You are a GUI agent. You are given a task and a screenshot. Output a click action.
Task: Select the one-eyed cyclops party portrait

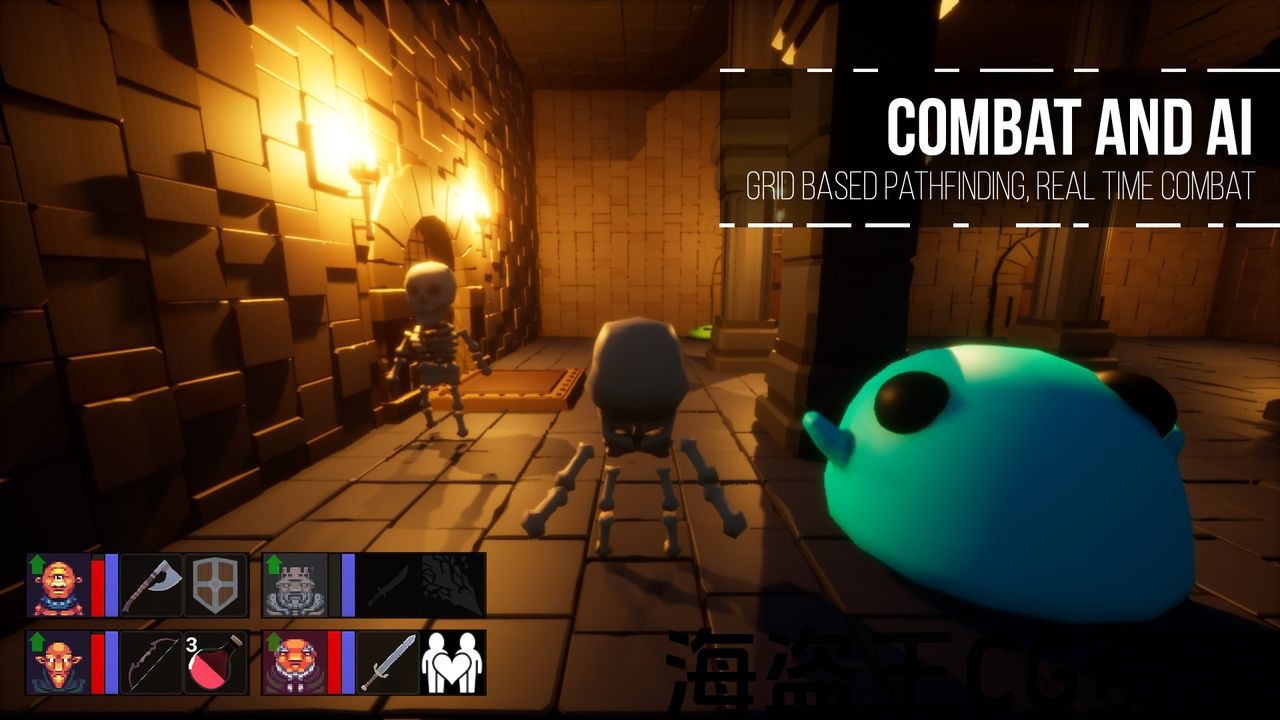(x=58, y=585)
